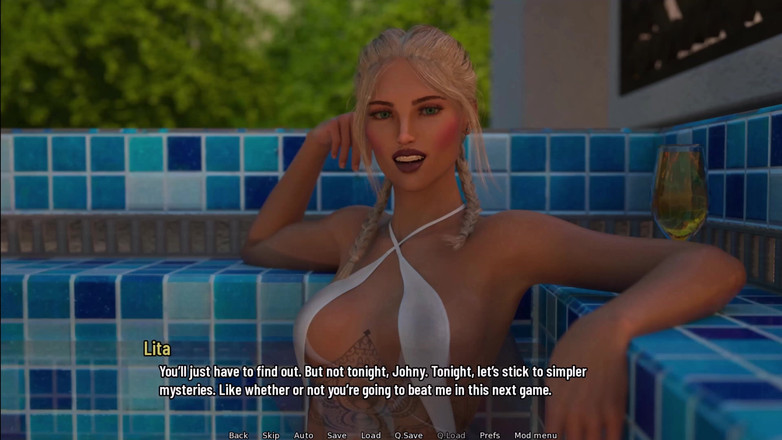
Task: Open the Mod menu
Action: 536,435
